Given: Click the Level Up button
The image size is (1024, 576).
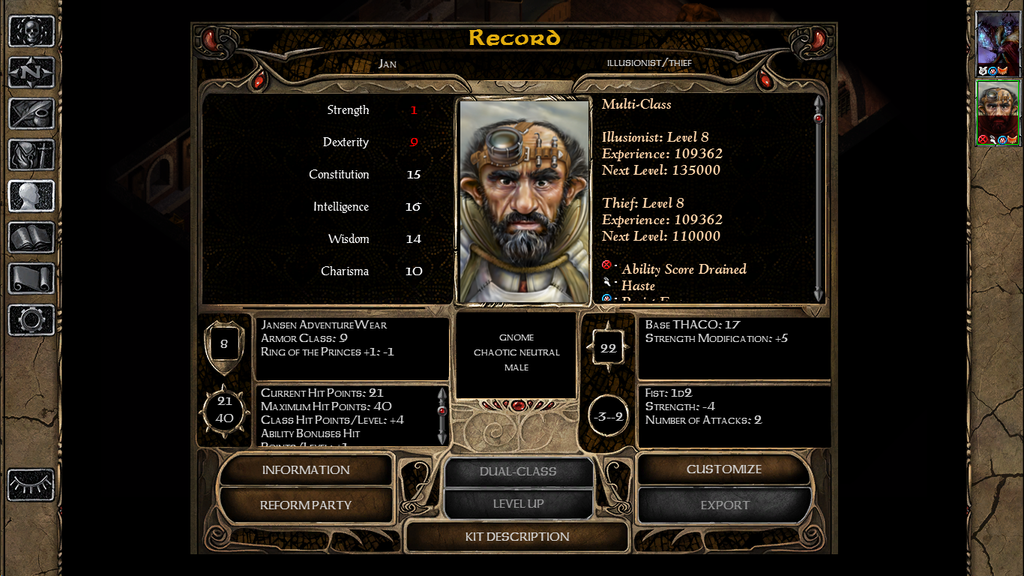Looking at the screenshot, I should click(x=517, y=504).
